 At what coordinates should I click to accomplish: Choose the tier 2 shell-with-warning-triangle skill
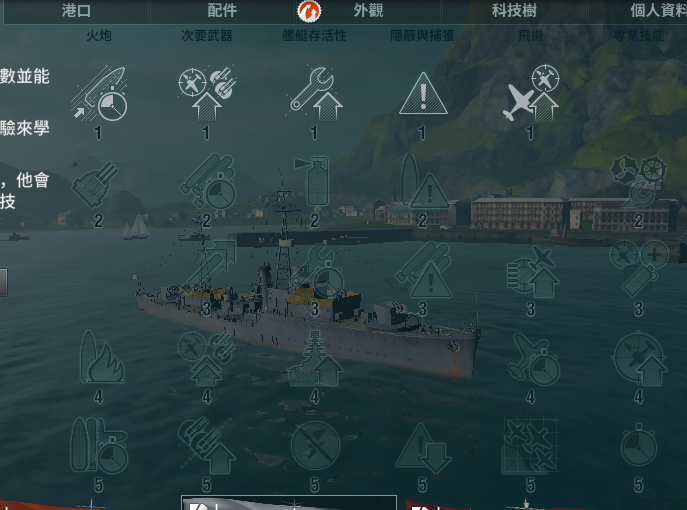pyautogui.click(x=422, y=184)
